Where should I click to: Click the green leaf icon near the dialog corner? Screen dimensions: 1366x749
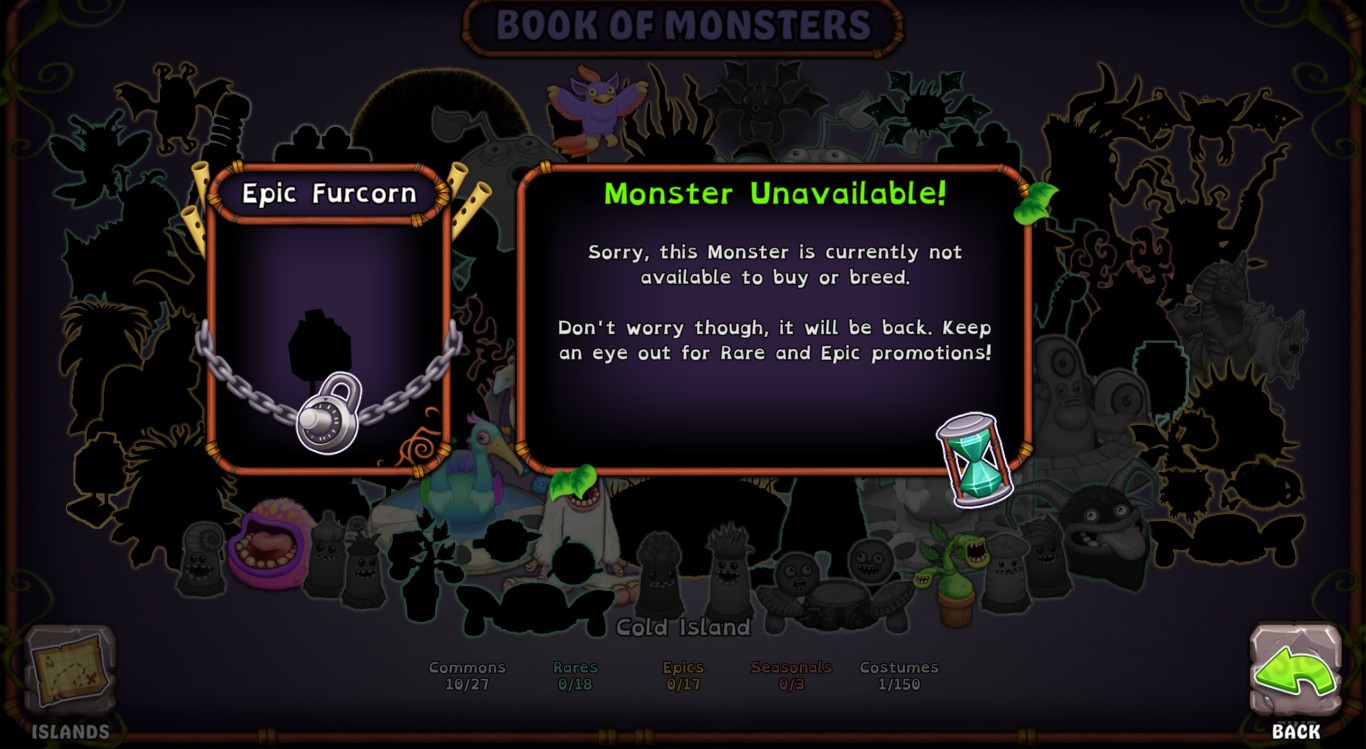(x=1037, y=202)
